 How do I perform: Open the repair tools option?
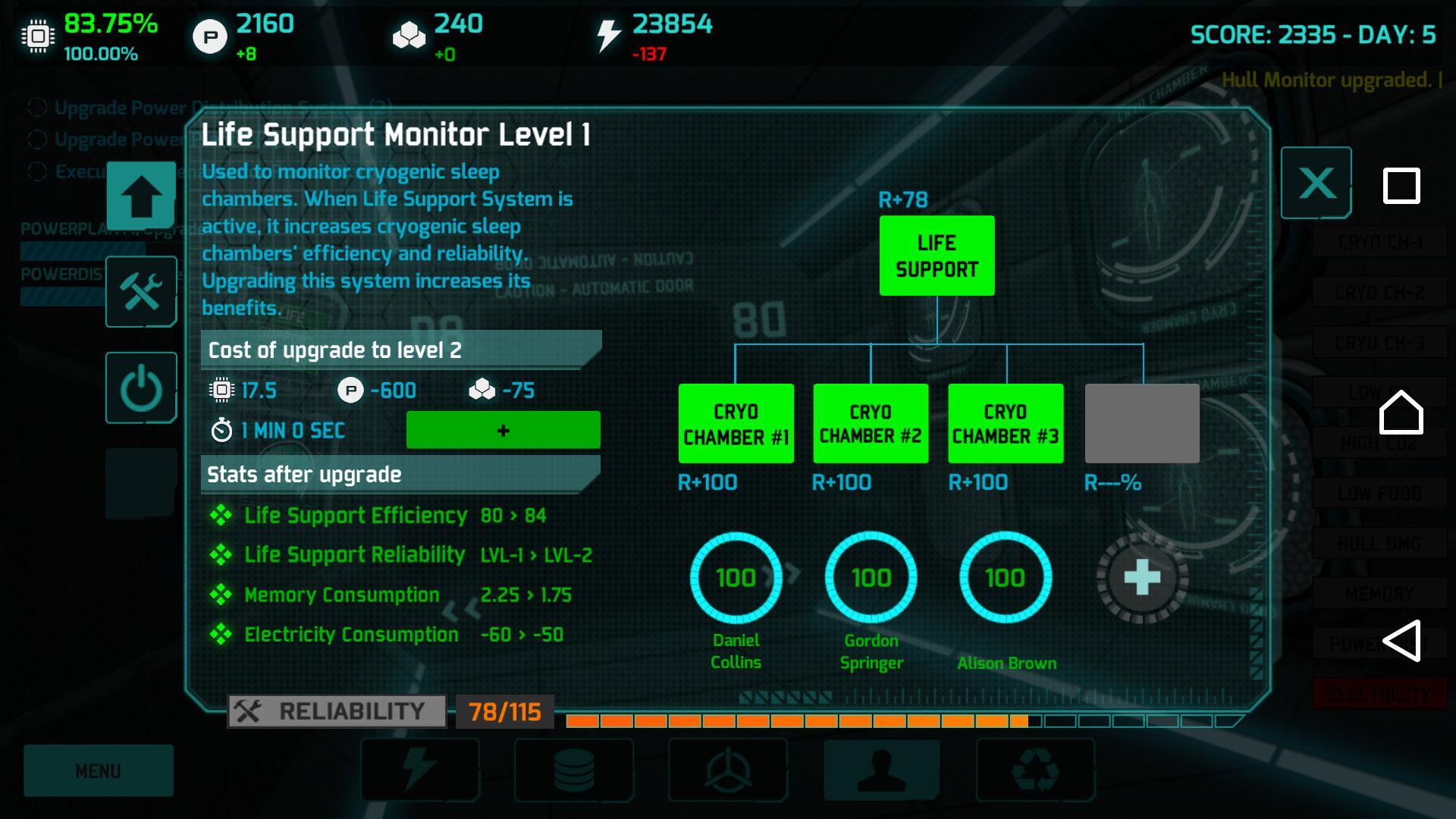[141, 292]
